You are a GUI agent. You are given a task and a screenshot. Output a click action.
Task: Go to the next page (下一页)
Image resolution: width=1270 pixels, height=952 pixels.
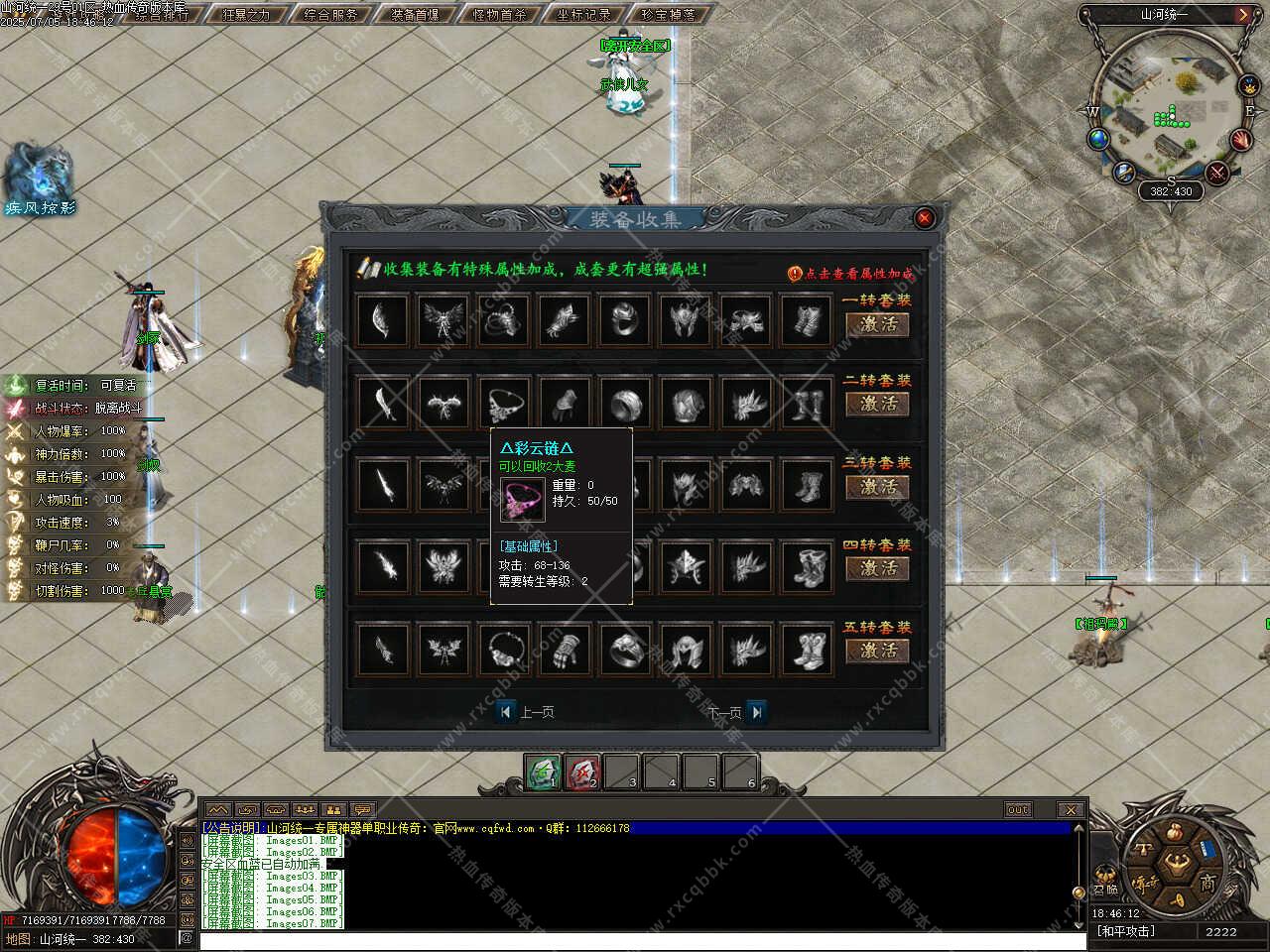756,712
